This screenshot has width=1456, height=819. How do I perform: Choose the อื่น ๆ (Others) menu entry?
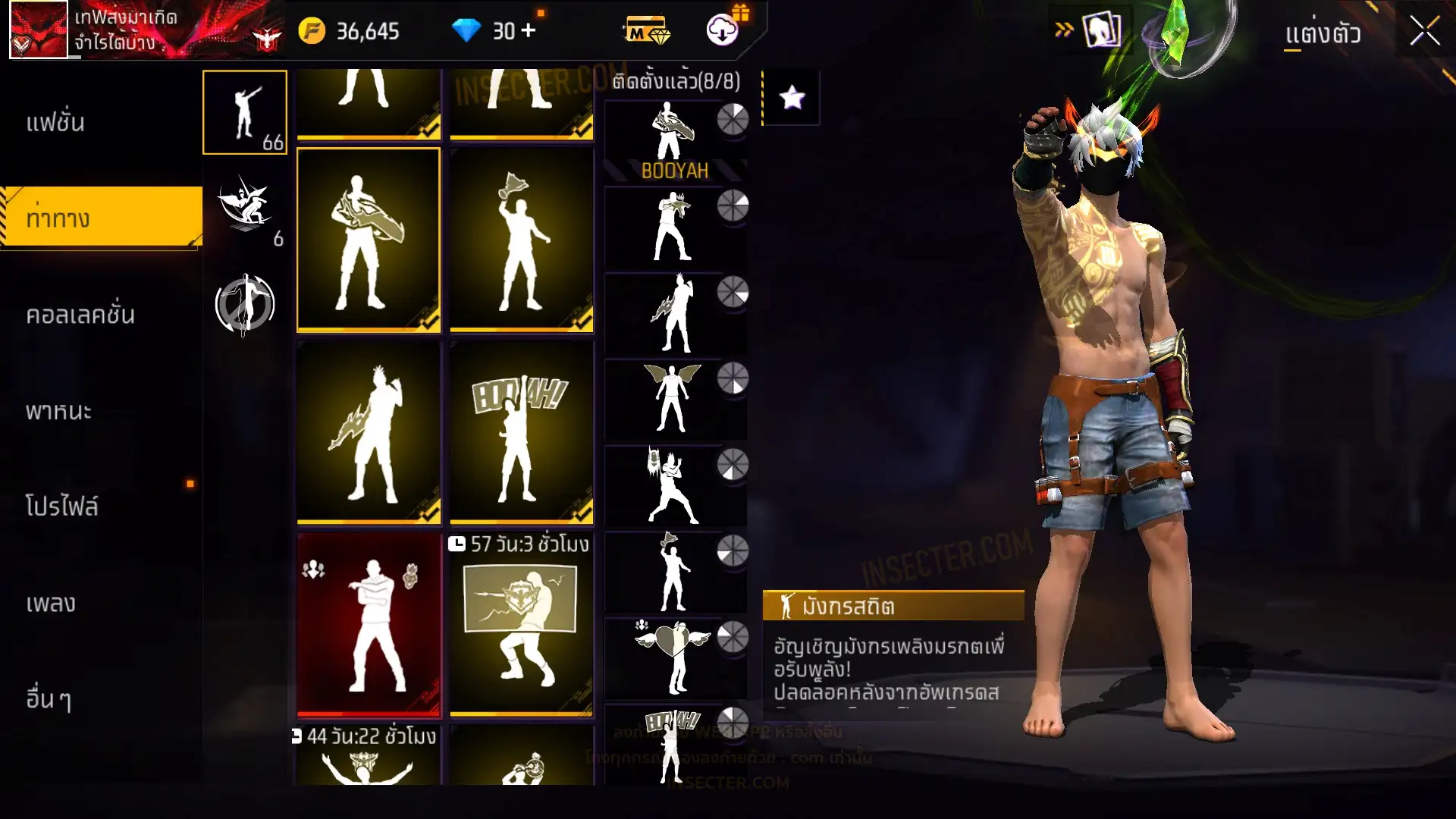pos(49,698)
